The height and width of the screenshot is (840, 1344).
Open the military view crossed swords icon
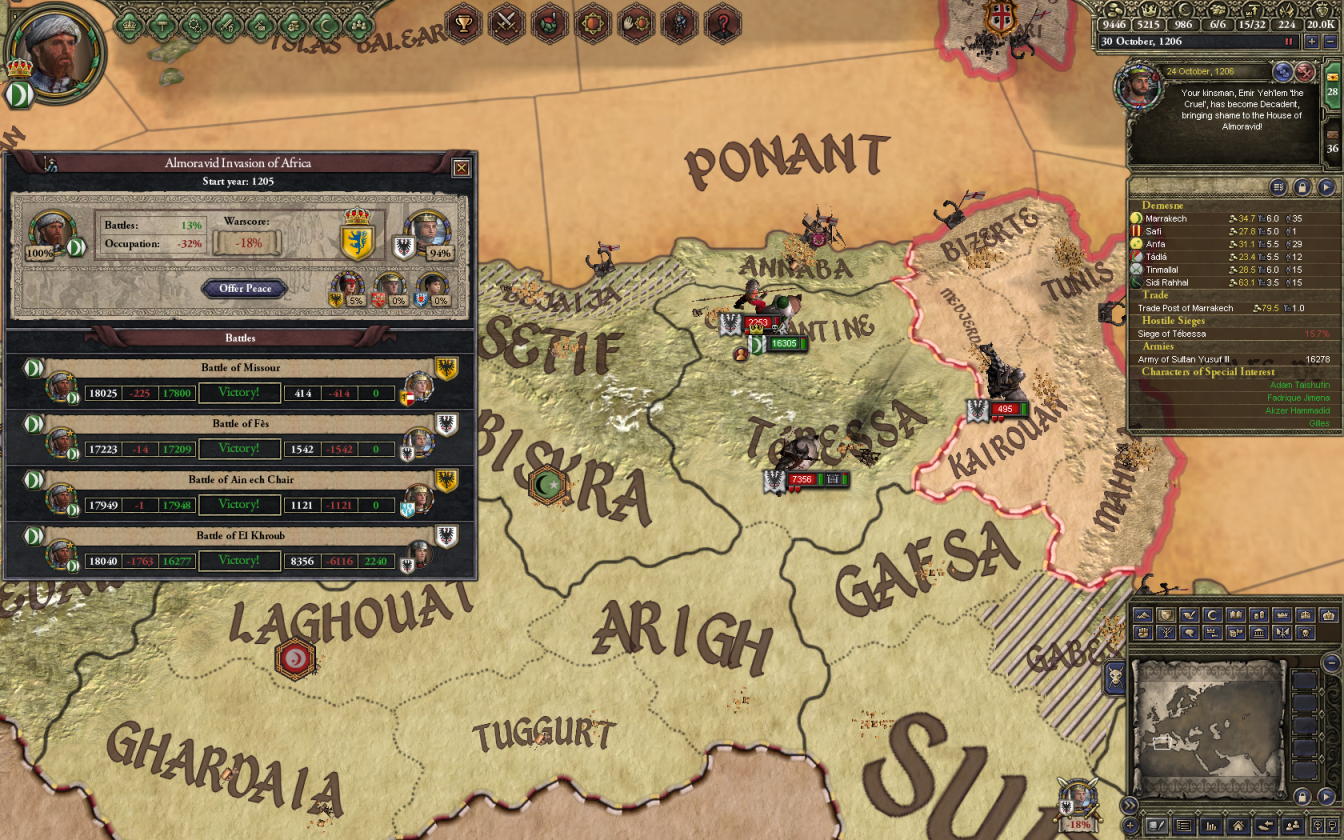point(505,25)
